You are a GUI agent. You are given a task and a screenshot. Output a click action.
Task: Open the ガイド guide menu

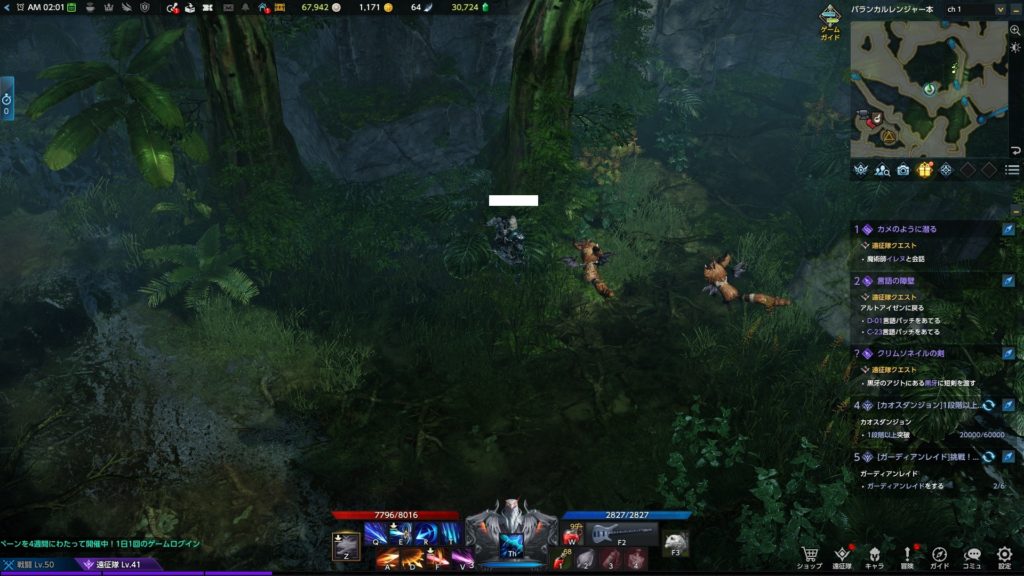[940, 555]
